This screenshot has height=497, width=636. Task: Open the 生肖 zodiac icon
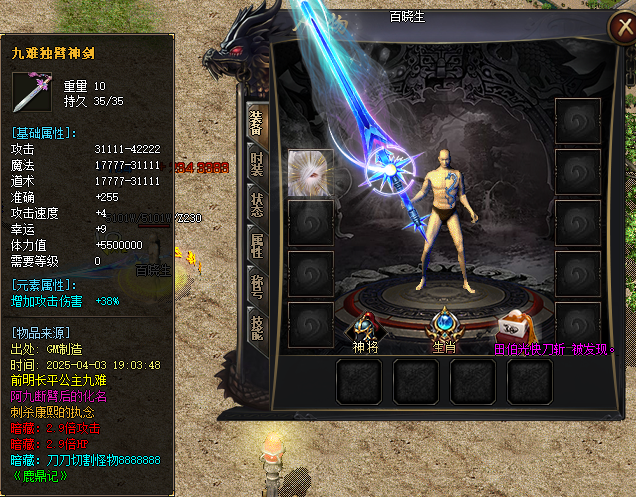tap(444, 325)
